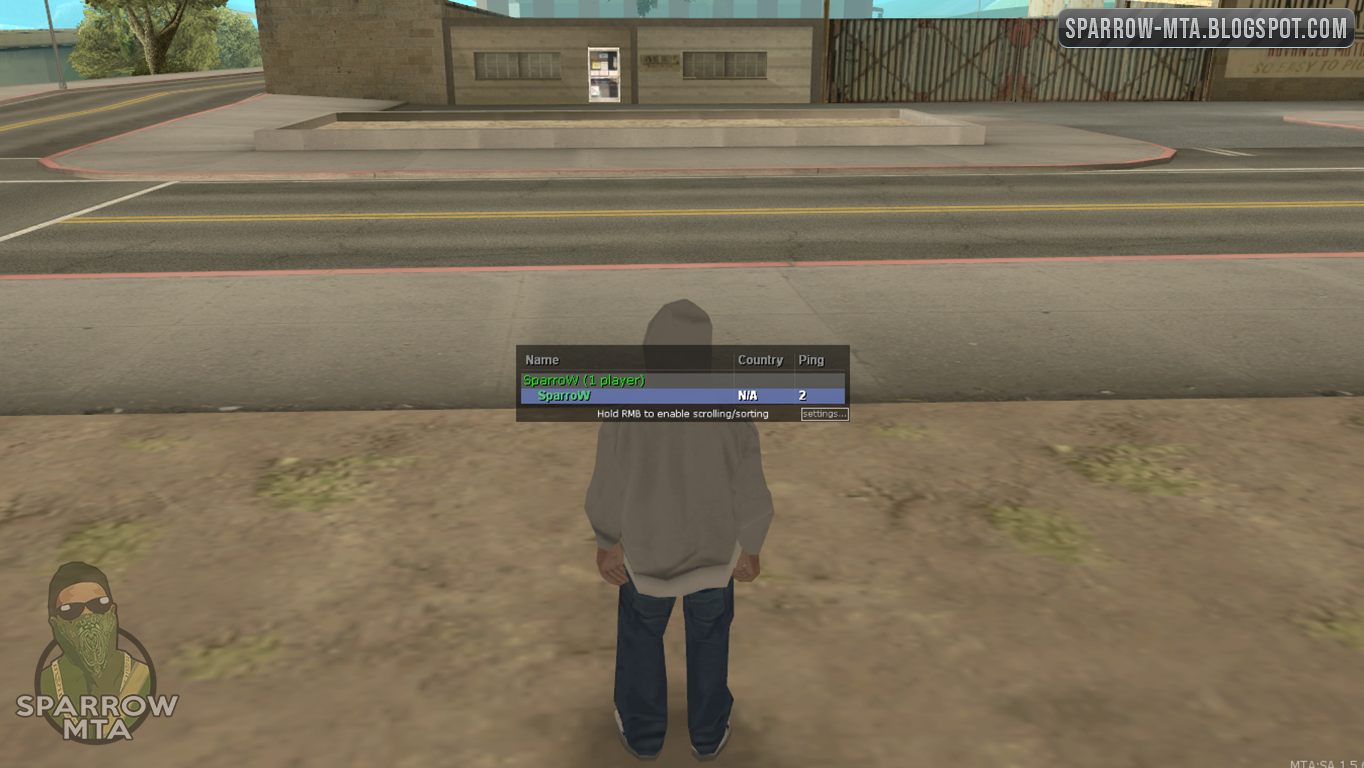
Task: Click the highlighted blue player row
Action: (680, 394)
